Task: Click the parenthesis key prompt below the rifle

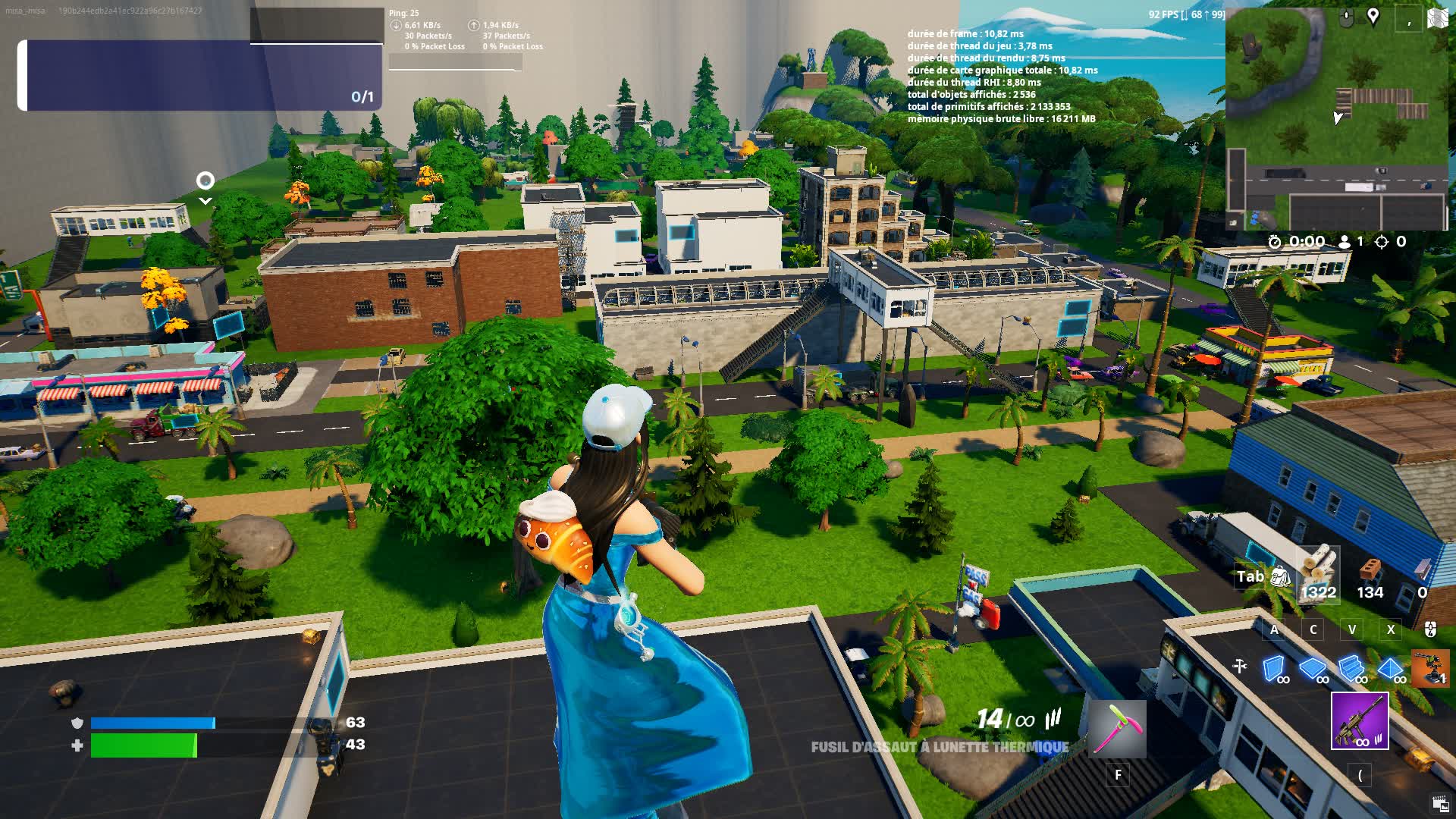Action: coord(1360,774)
